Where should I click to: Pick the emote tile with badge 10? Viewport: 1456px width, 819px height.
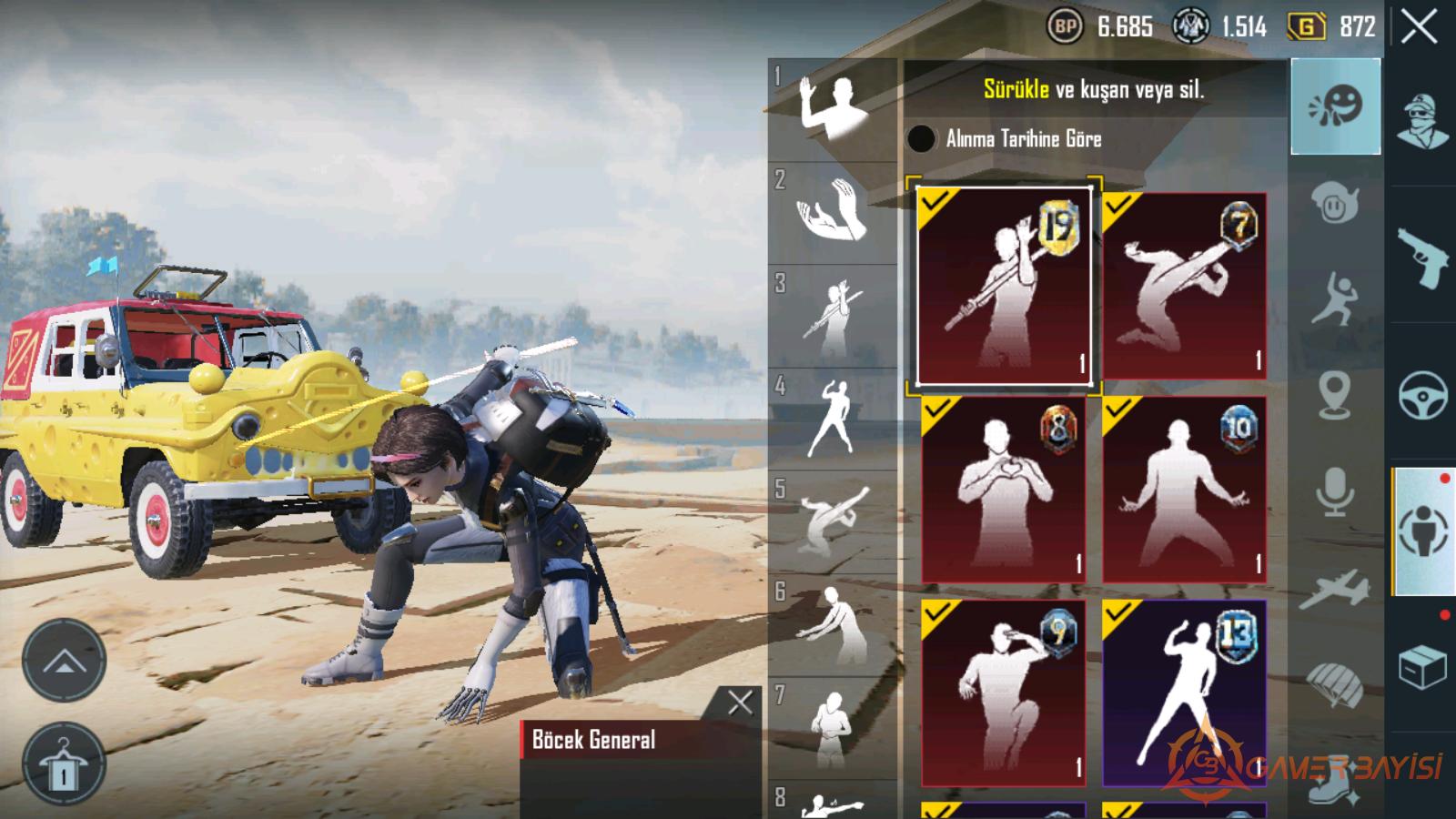(x=1184, y=490)
